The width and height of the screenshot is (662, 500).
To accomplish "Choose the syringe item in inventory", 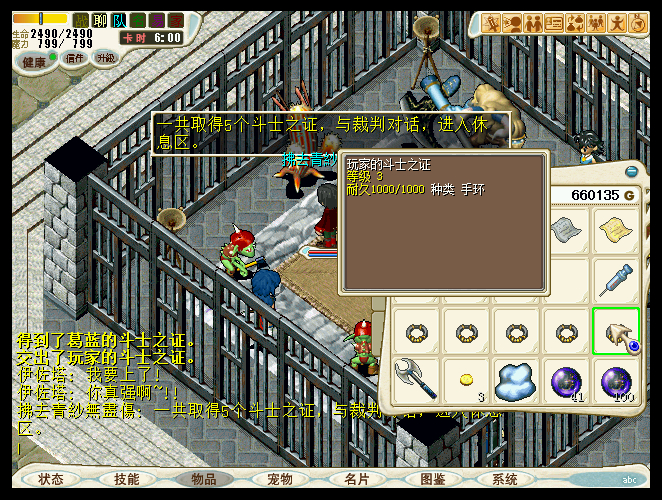I will point(616,281).
